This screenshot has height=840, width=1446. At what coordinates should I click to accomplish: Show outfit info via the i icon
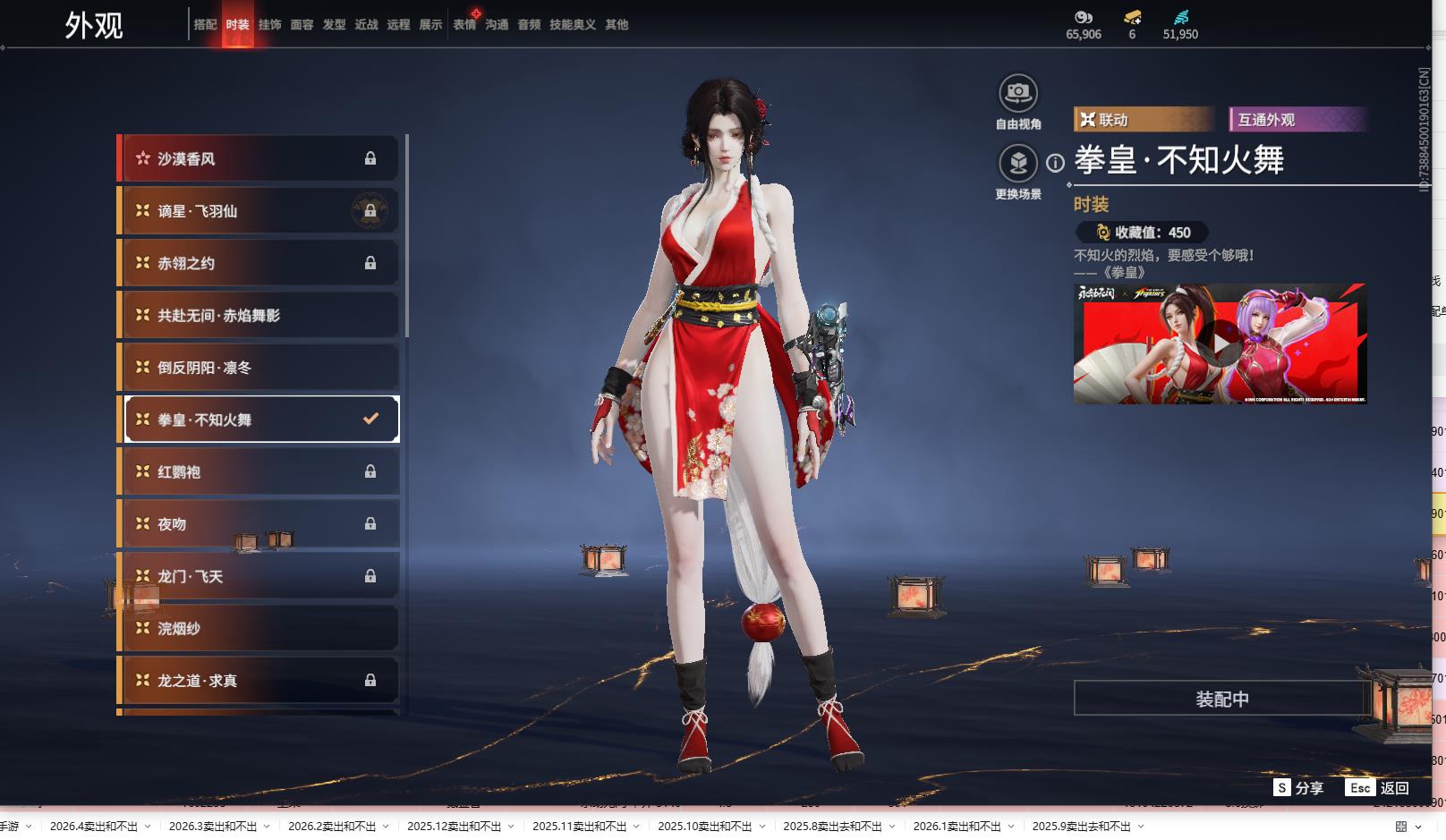pos(1056,163)
